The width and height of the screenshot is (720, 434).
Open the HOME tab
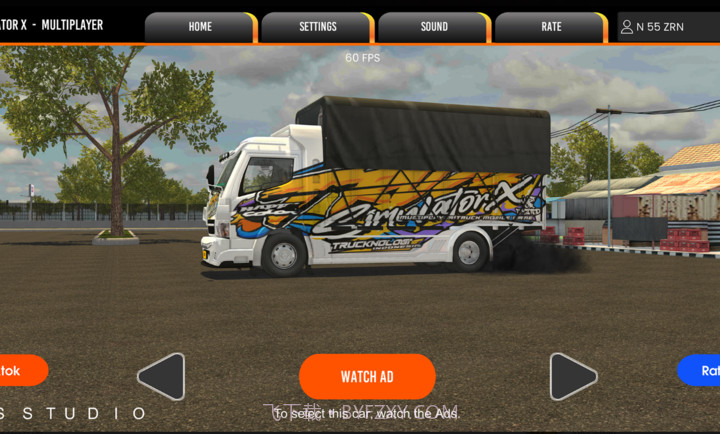(x=200, y=27)
